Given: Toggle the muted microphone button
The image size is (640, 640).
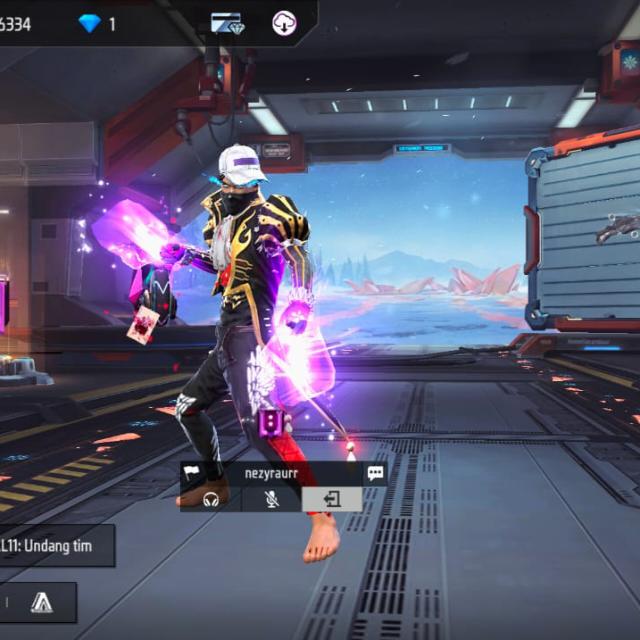Looking at the screenshot, I should pyautogui.click(x=272, y=499).
